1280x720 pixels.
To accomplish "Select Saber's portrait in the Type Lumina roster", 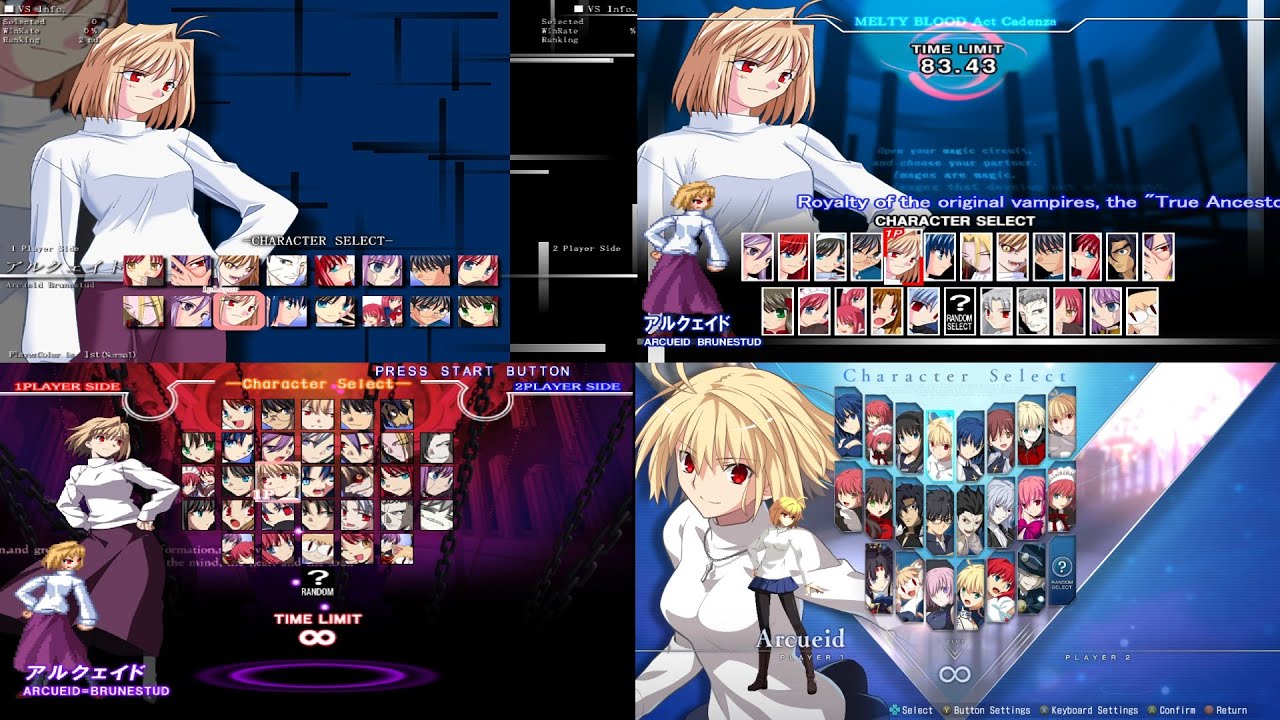I will pos(972,593).
